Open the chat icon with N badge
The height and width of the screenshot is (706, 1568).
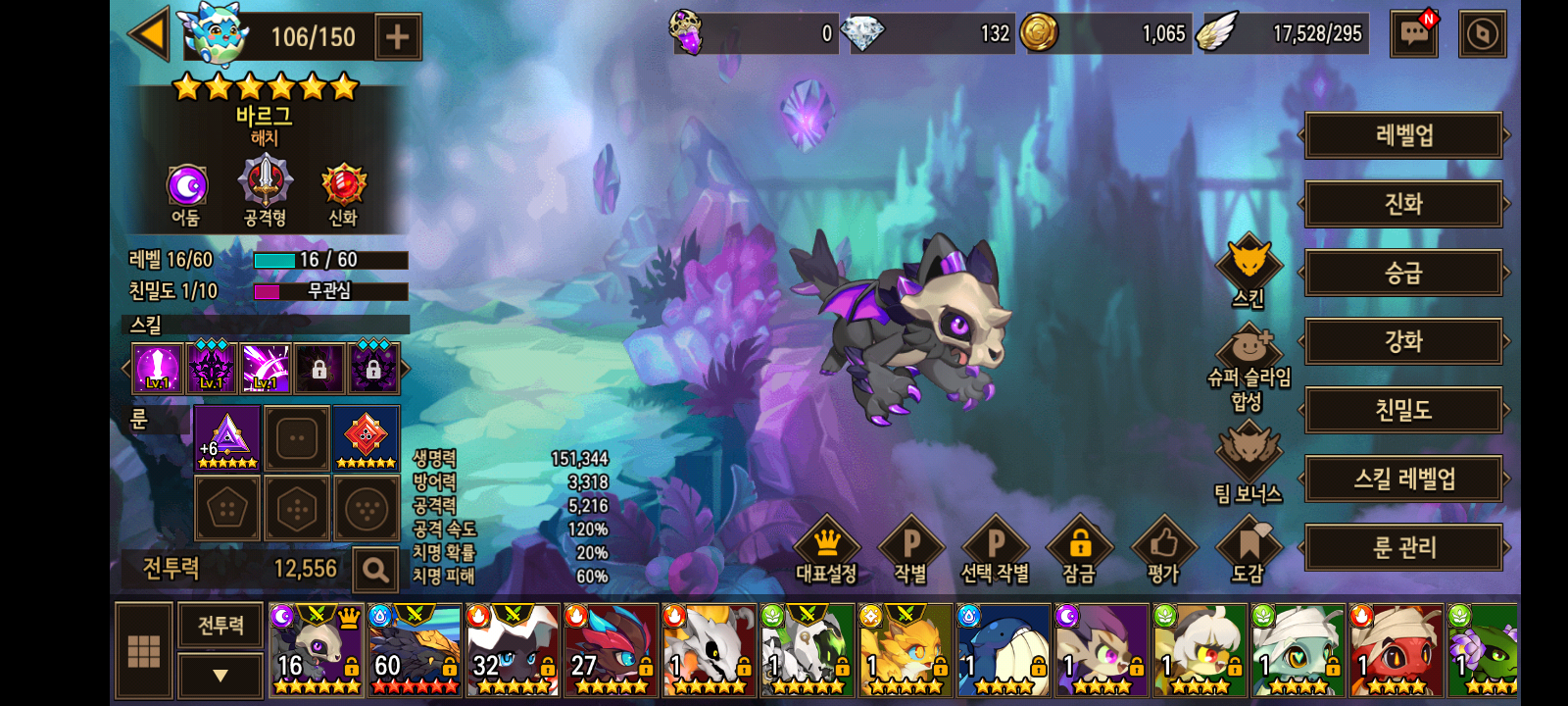click(1414, 34)
